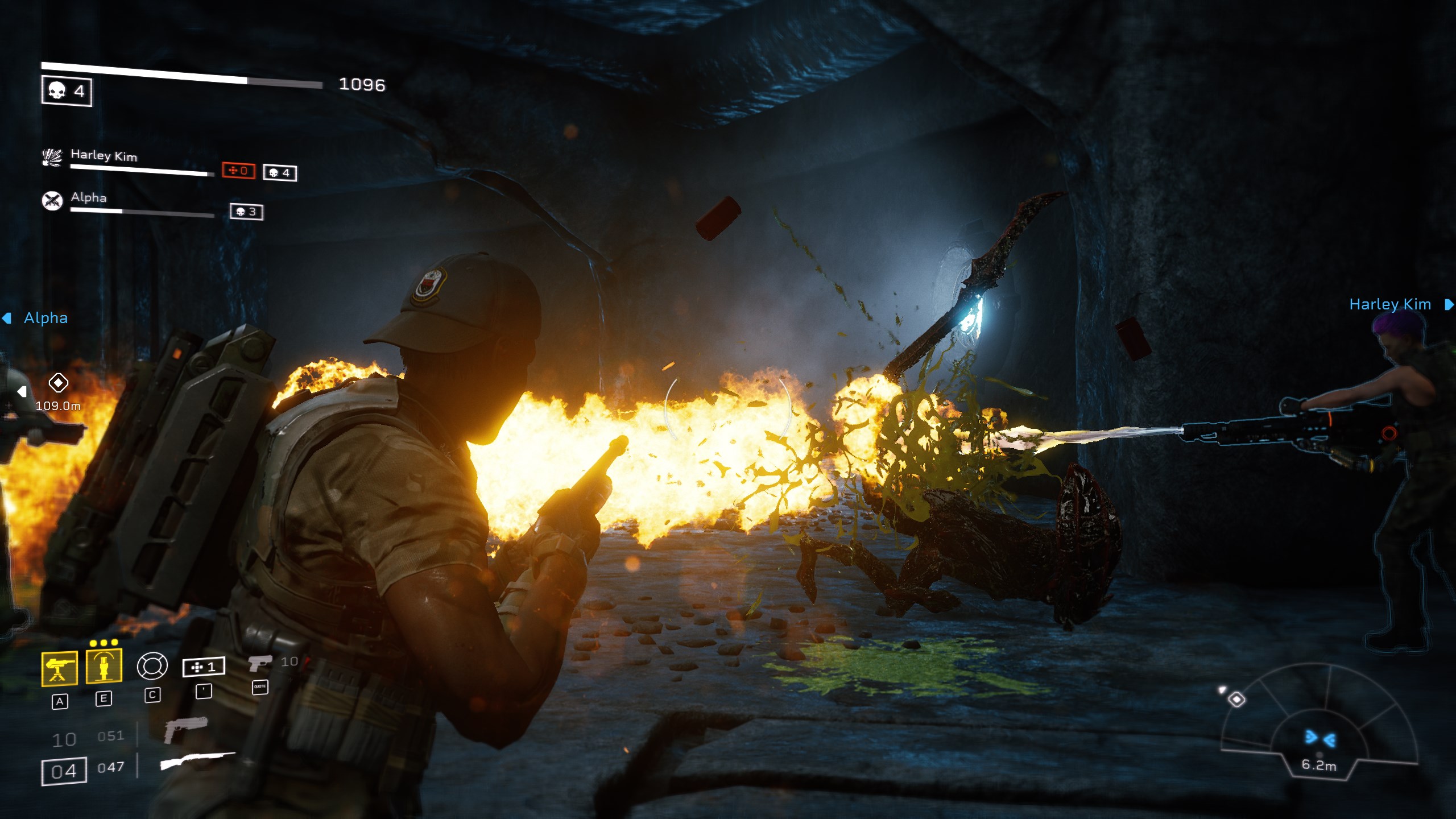
Task: Select the small sidearm pistol icon
Action: click(260, 663)
